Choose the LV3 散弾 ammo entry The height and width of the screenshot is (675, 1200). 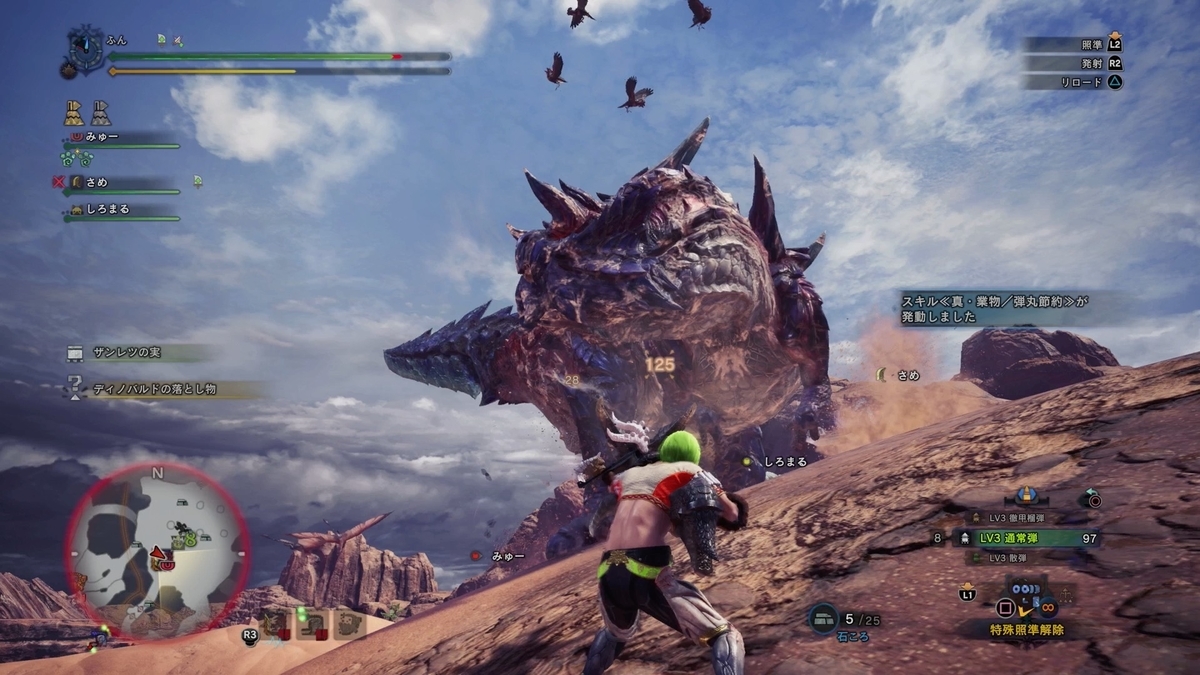pyautogui.click(x=1010, y=558)
